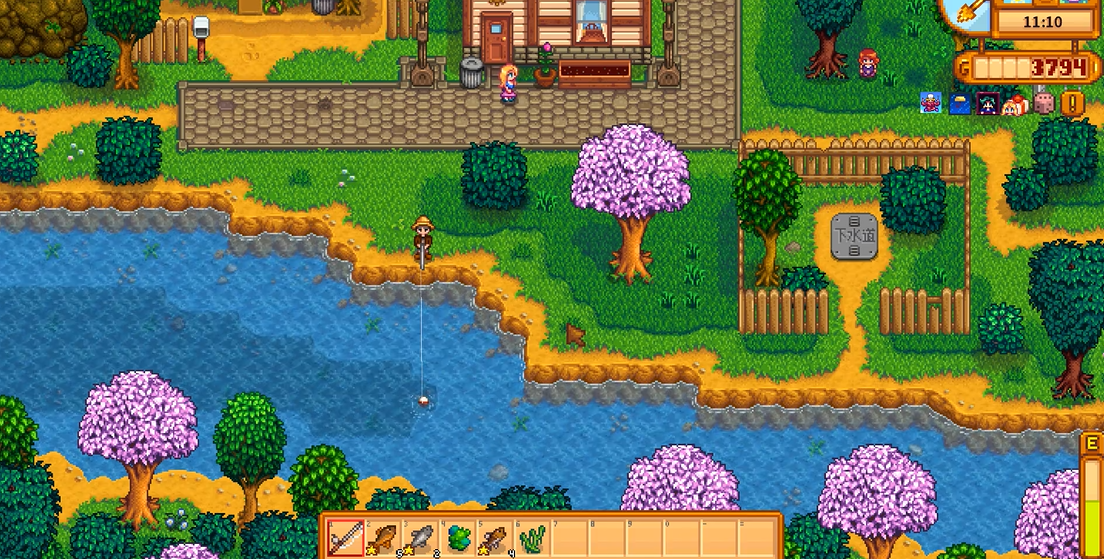Click the blue square buff icon
Image resolution: width=1104 pixels, height=559 pixels.
960,103
